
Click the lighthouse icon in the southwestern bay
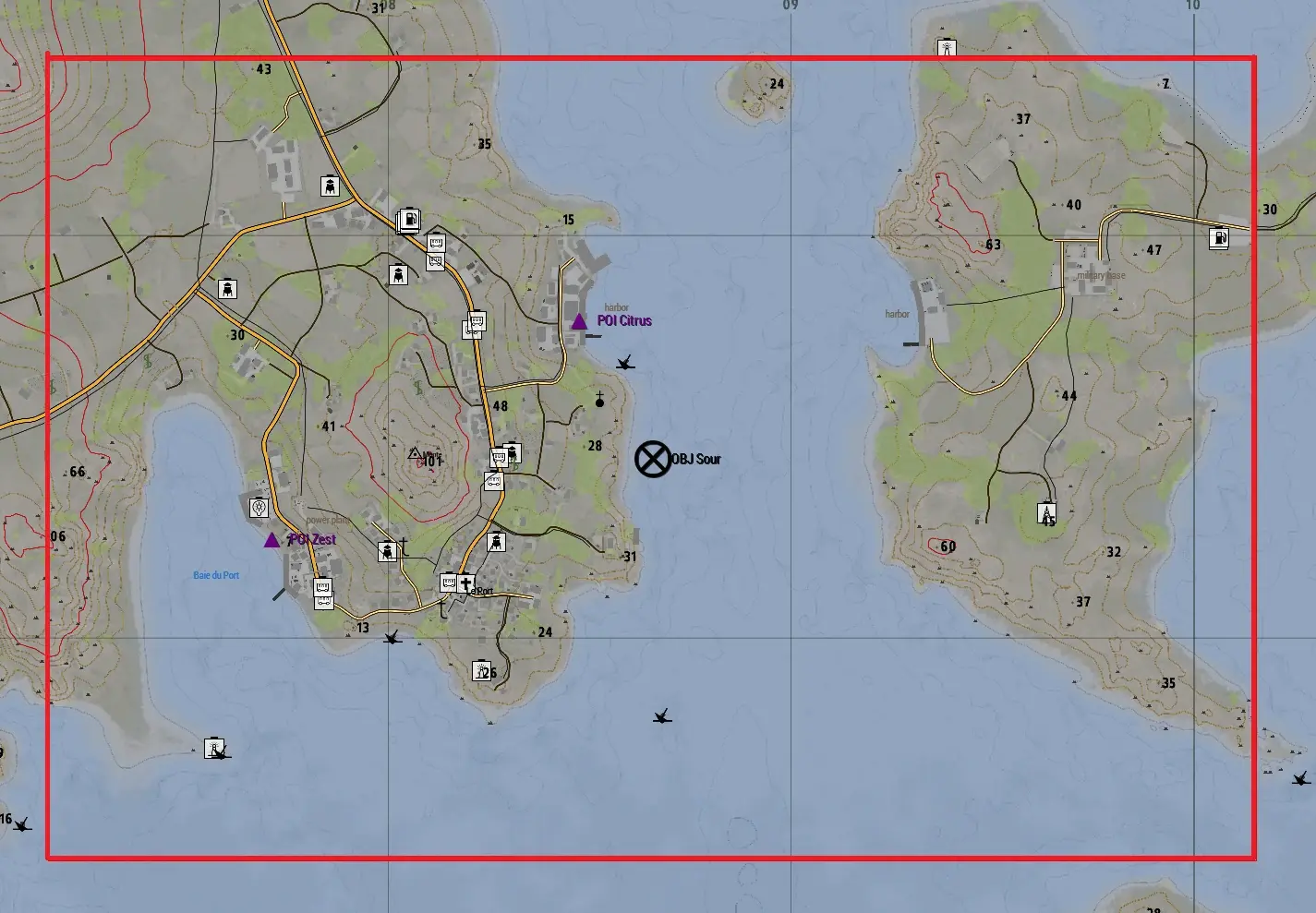(213, 749)
